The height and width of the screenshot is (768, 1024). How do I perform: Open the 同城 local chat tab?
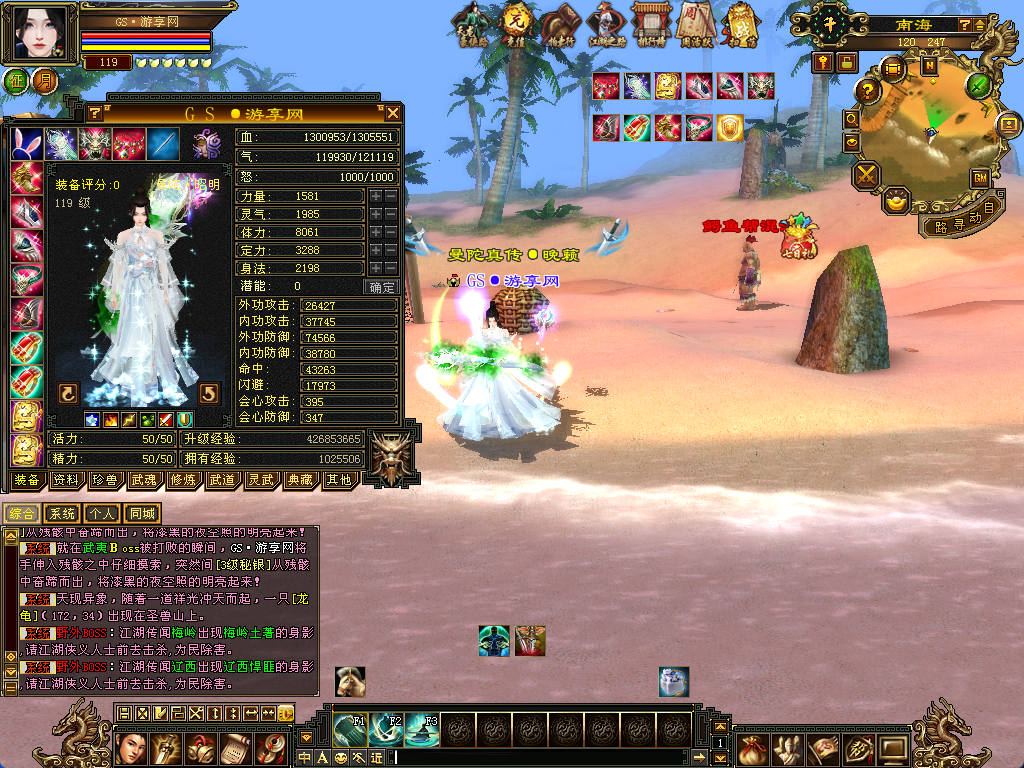point(142,513)
